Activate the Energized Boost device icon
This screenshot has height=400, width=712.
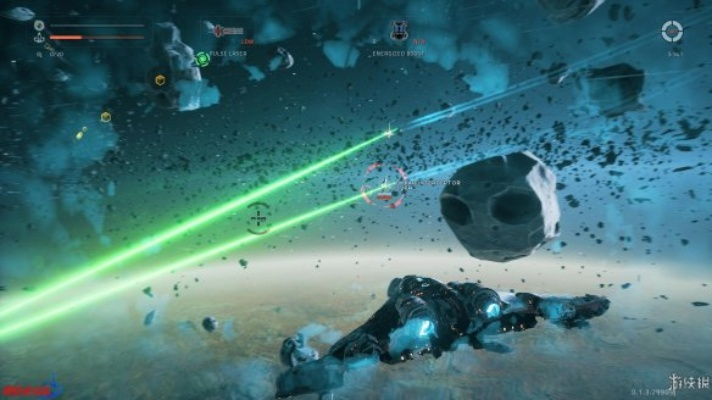coord(397,31)
